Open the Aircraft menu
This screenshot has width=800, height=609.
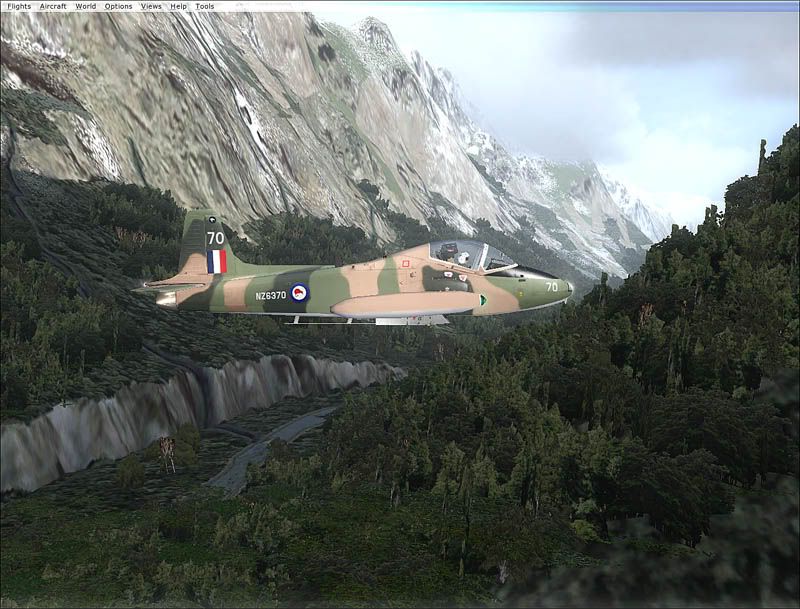(x=53, y=6)
